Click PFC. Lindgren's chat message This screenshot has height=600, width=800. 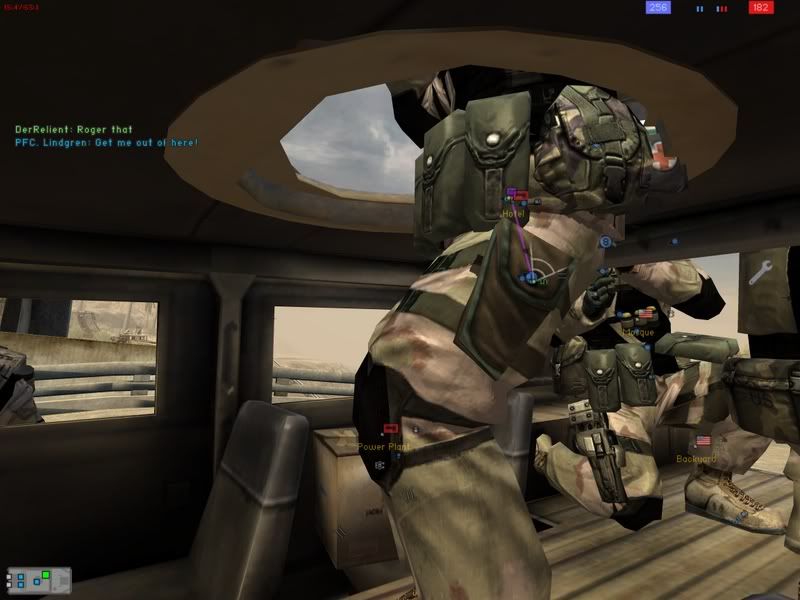(x=106, y=143)
